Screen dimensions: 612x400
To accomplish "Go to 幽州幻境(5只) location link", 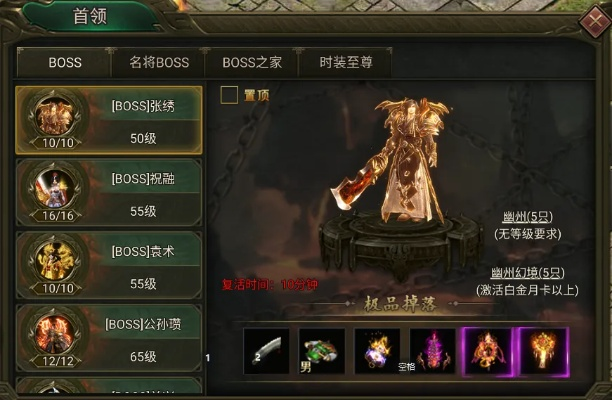I will coord(528,272).
